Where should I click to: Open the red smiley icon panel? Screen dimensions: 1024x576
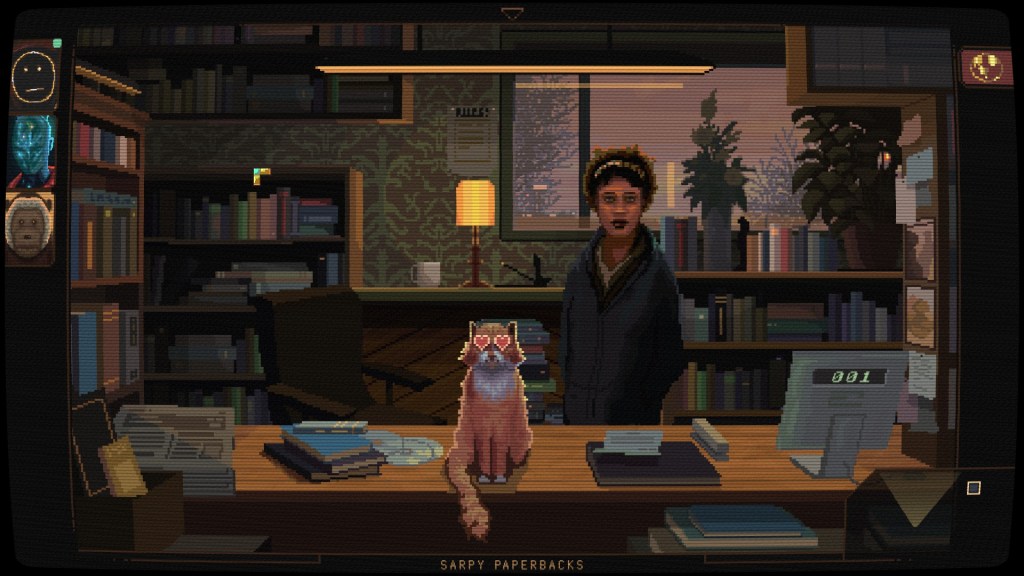[986, 66]
